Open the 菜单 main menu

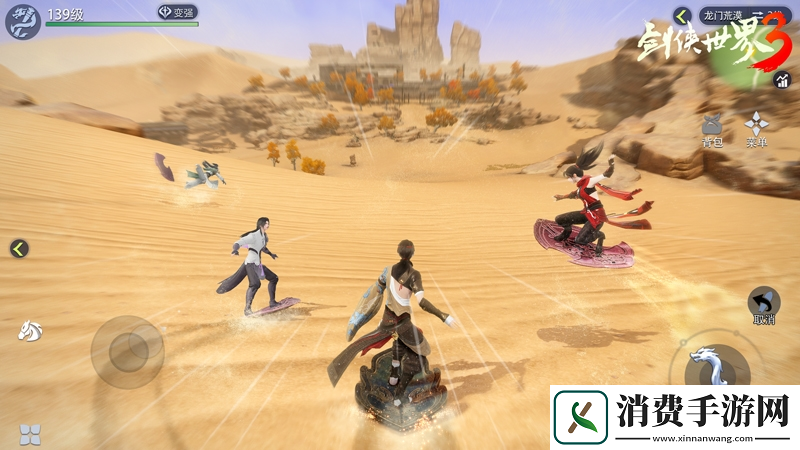click(756, 129)
